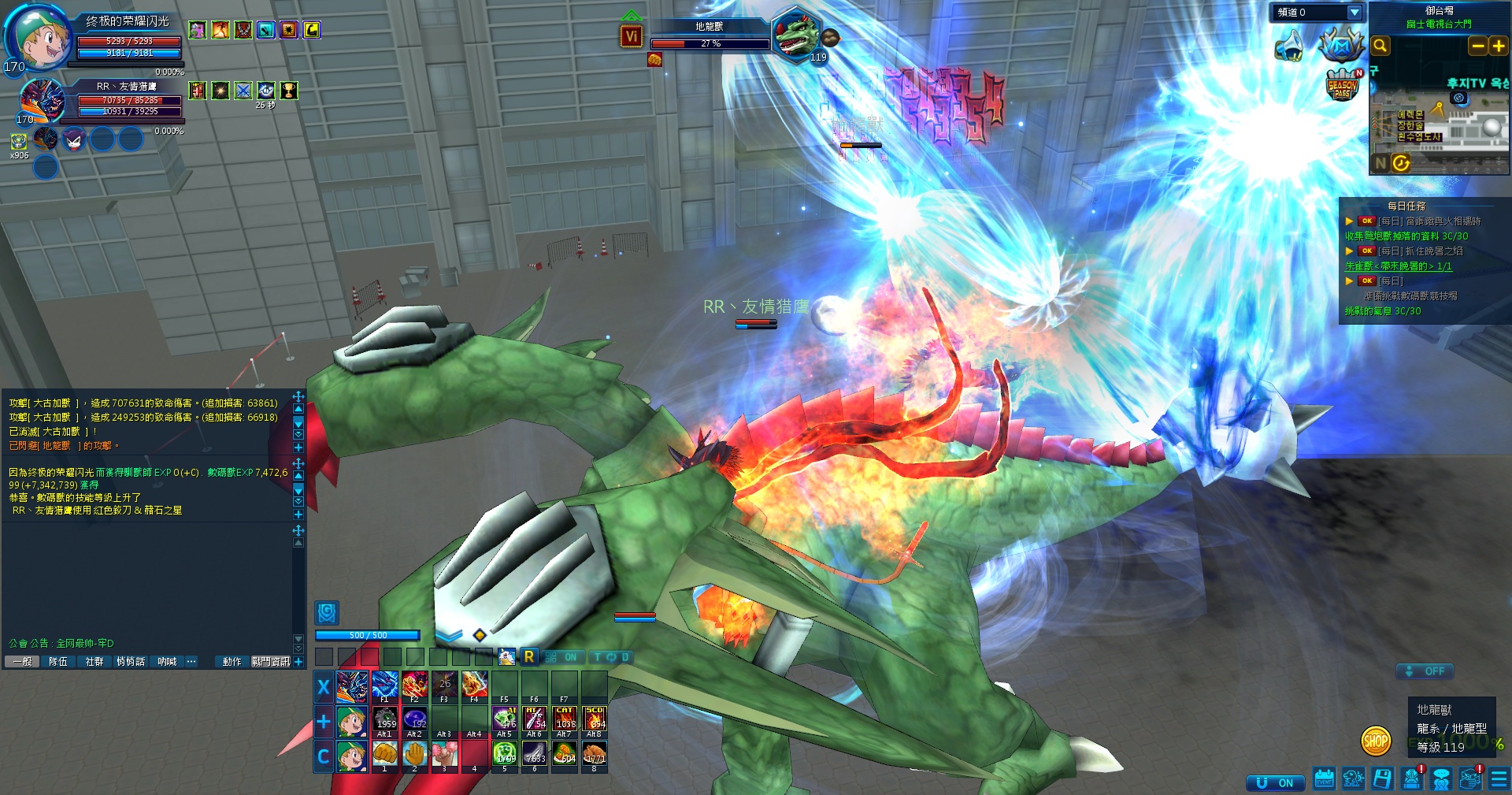Zoom out the minimap with minus button
This screenshot has height=795, width=1512.
[x=1477, y=46]
